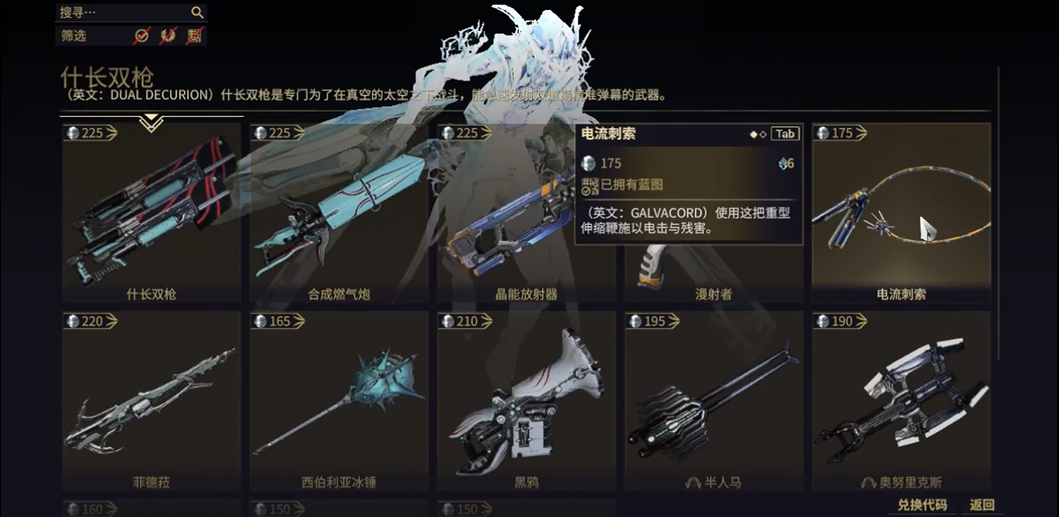Select the 半人马 weapon tile
The image size is (1059, 517).
pyautogui.click(x=714, y=402)
